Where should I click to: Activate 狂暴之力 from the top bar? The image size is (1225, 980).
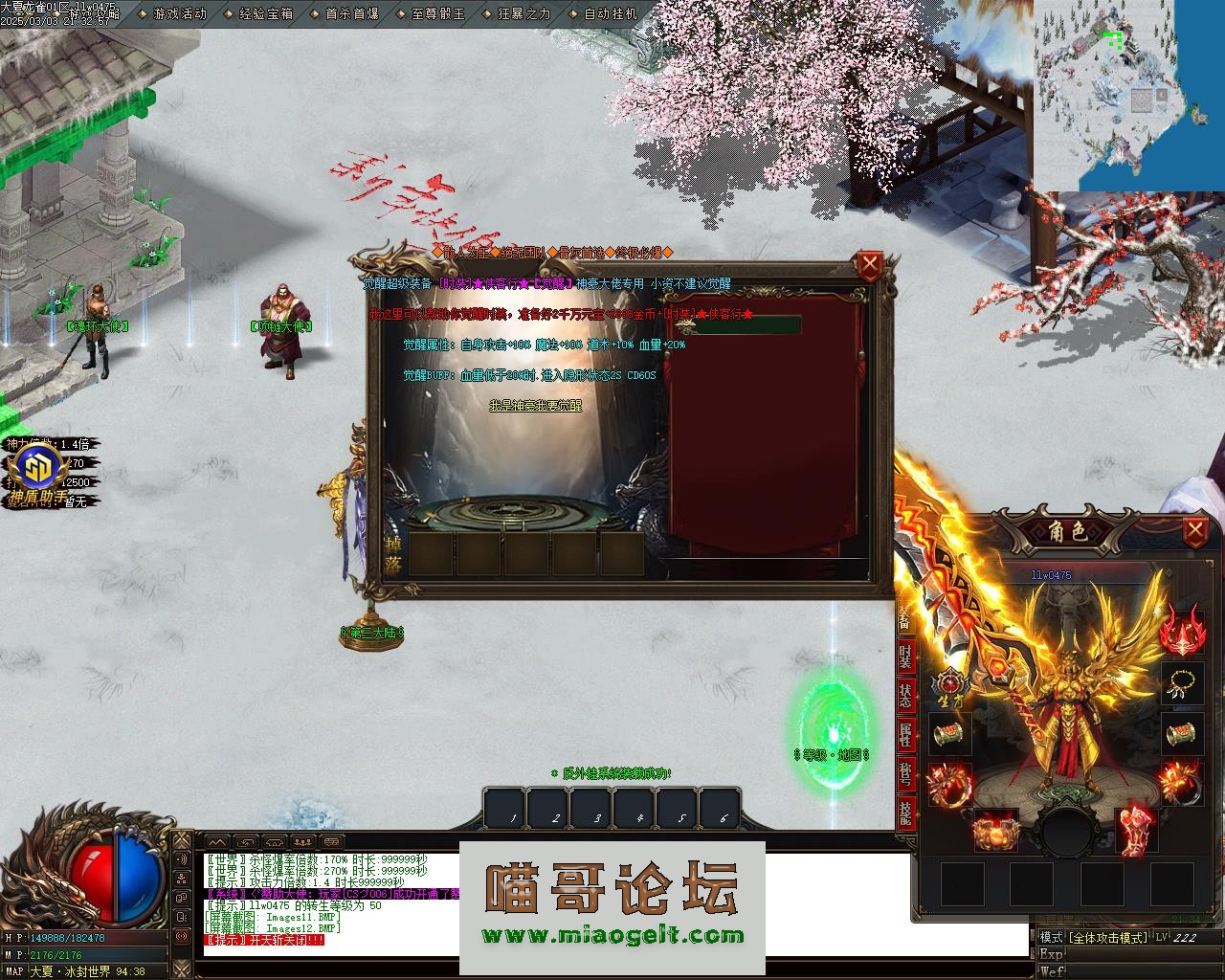click(523, 14)
